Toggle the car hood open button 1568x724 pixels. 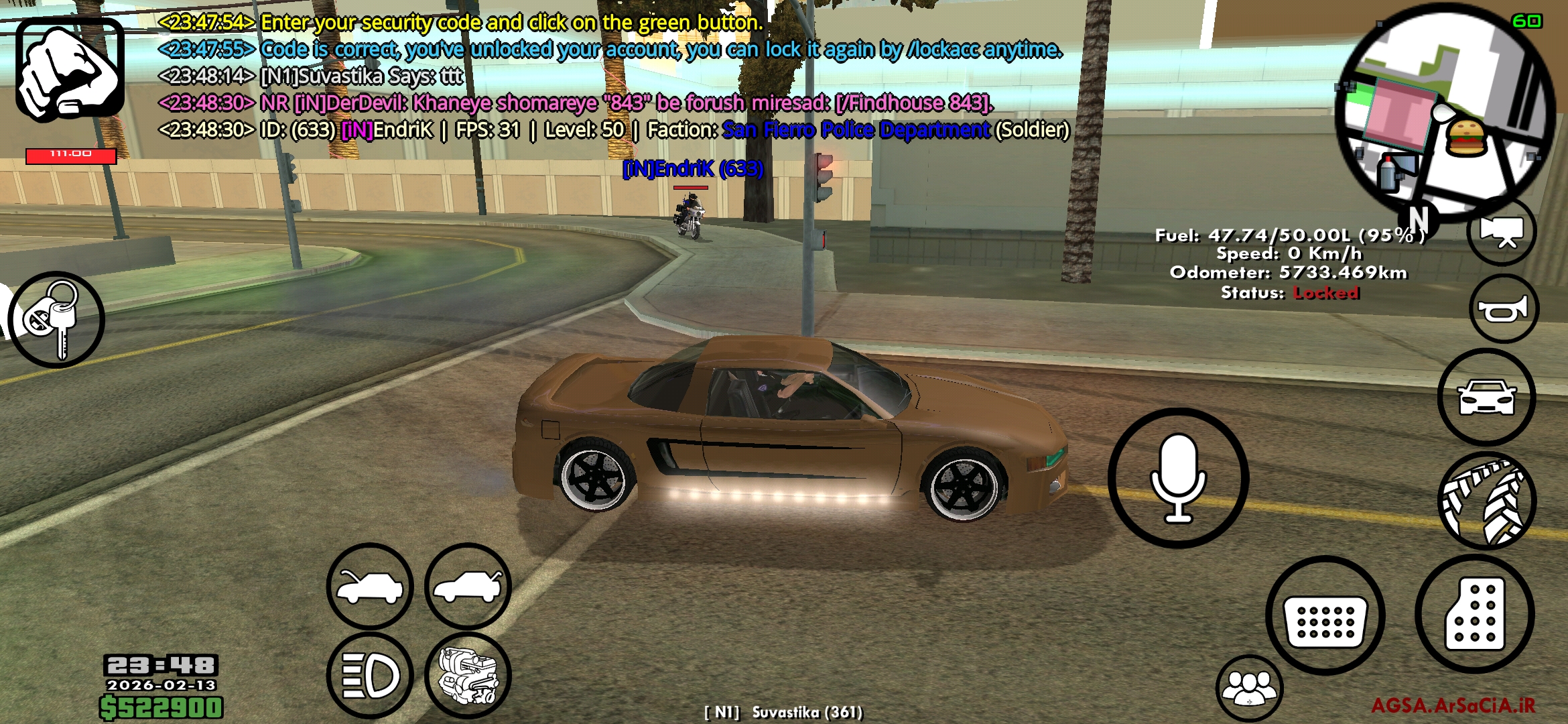[x=370, y=587]
